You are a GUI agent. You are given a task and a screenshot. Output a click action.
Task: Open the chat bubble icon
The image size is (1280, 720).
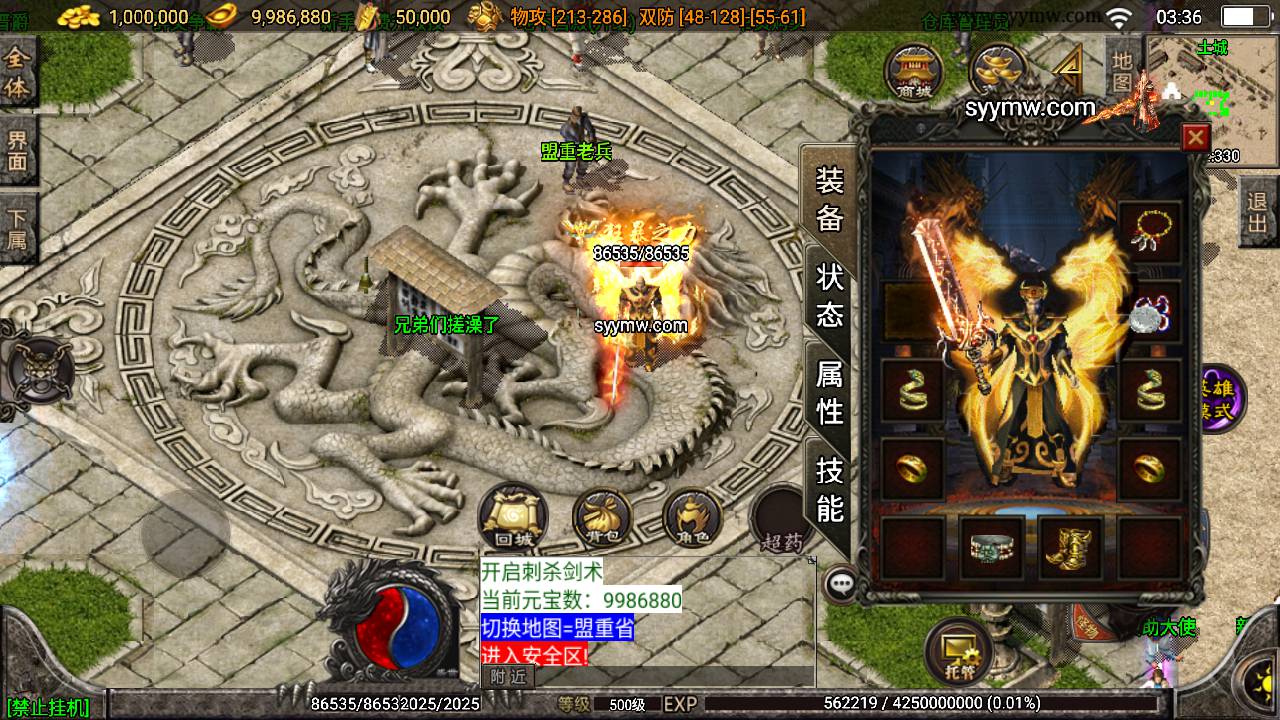(842, 582)
